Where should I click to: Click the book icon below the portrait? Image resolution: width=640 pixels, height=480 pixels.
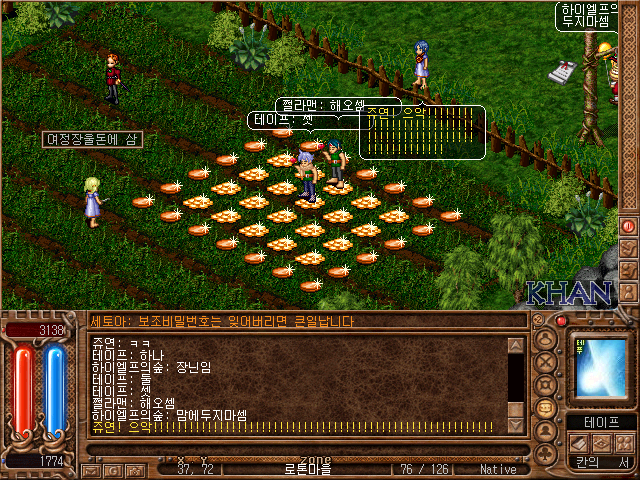pos(580,443)
